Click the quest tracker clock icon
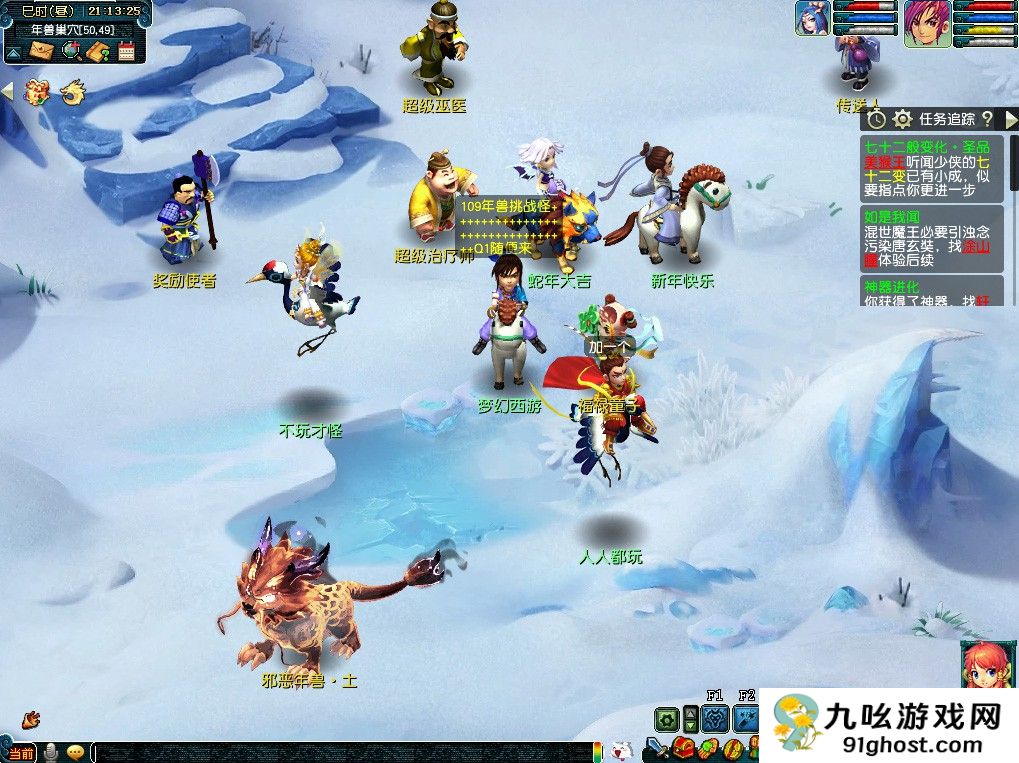This screenshot has width=1019, height=763. pyautogui.click(x=876, y=119)
